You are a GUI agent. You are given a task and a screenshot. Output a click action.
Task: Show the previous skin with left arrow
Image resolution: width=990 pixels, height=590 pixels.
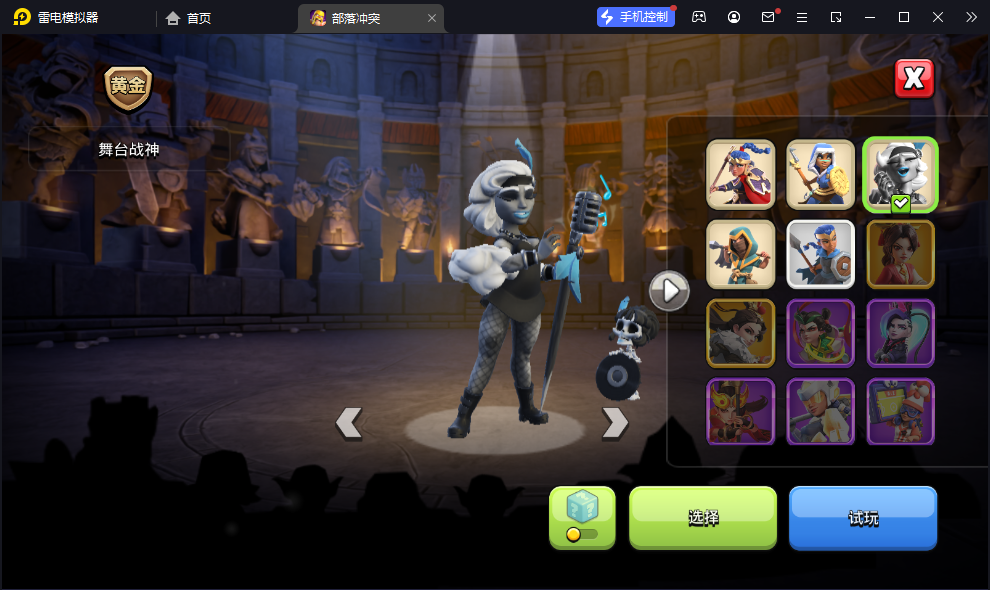[348, 423]
